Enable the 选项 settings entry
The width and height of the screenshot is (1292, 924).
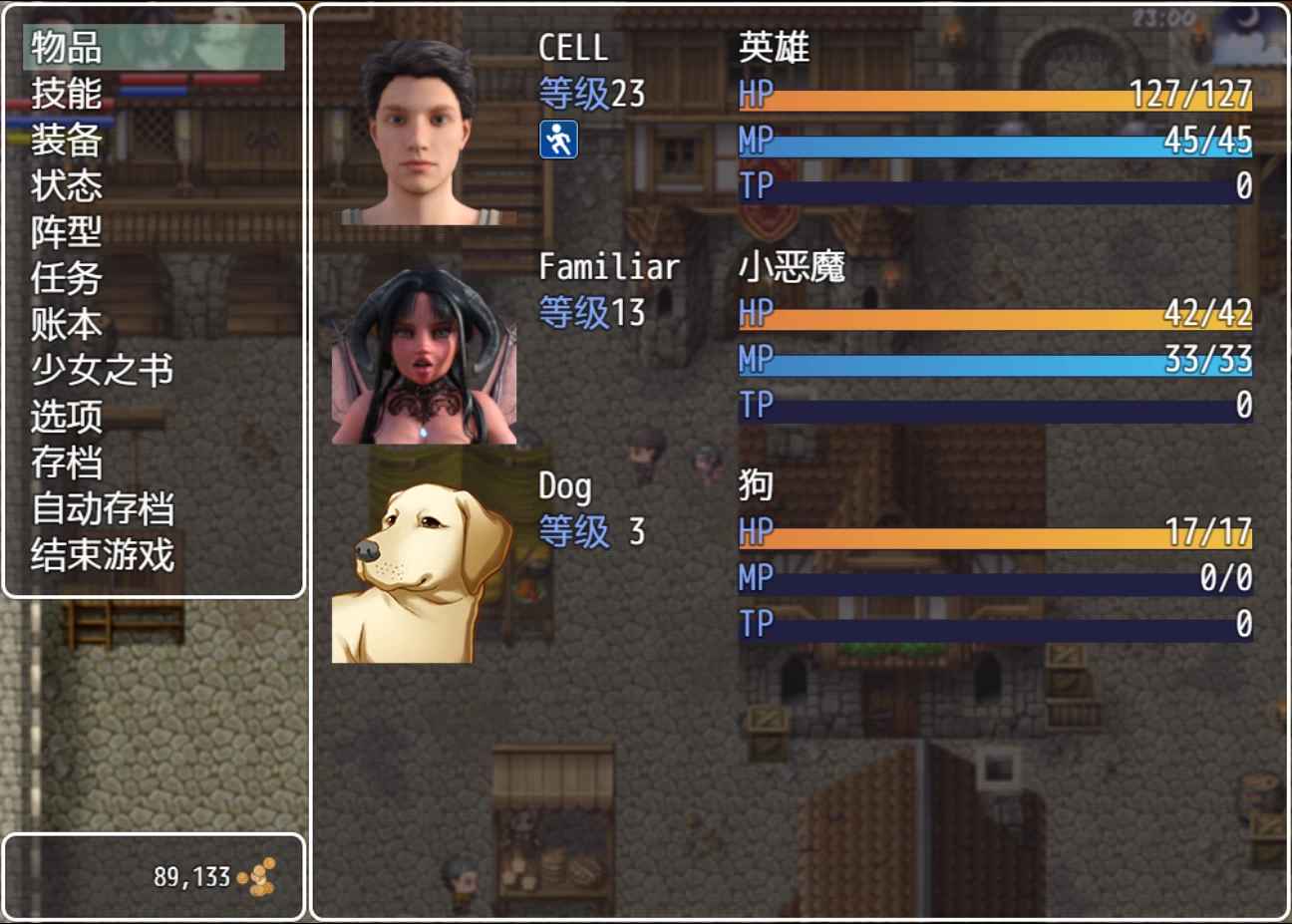coord(65,418)
